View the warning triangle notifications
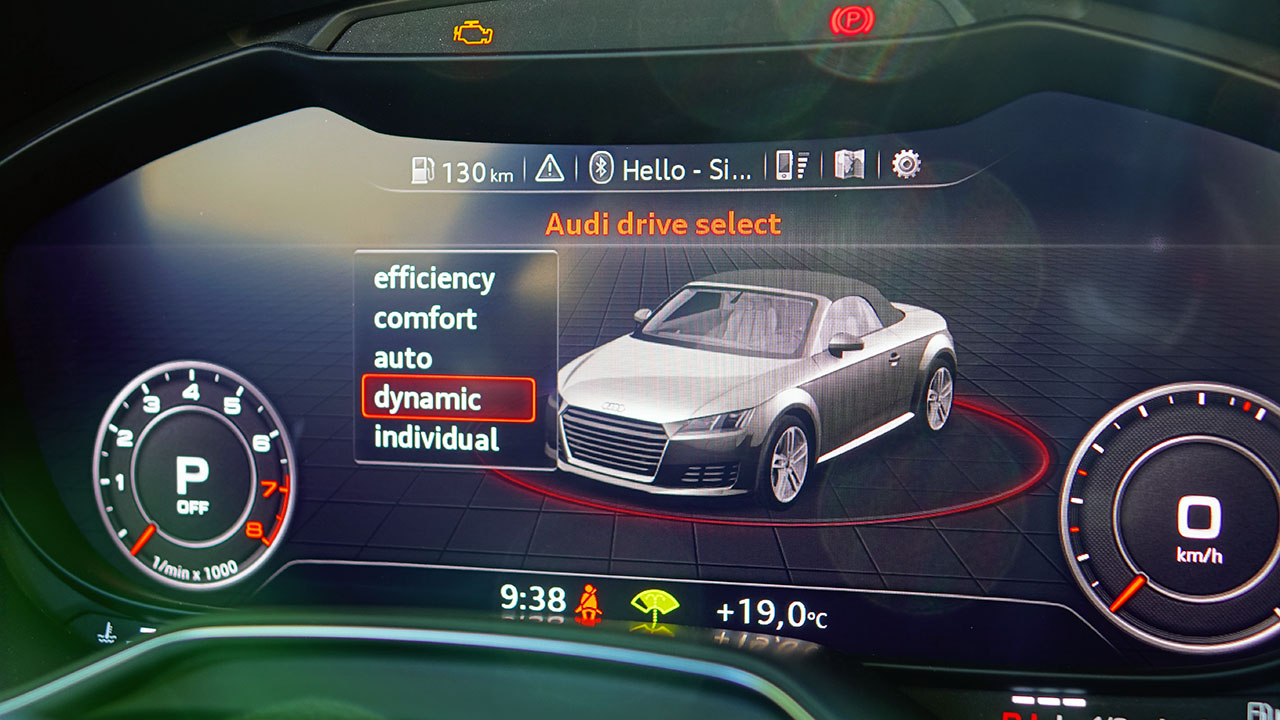Viewport: 1280px width, 720px height. click(549, 168)
